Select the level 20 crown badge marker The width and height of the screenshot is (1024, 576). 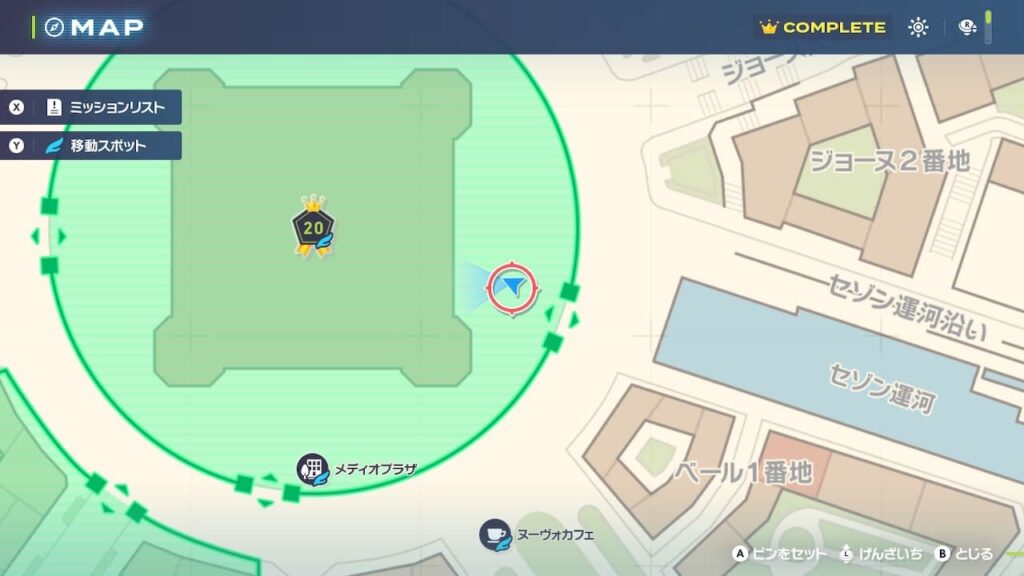[x=313, y=228]
